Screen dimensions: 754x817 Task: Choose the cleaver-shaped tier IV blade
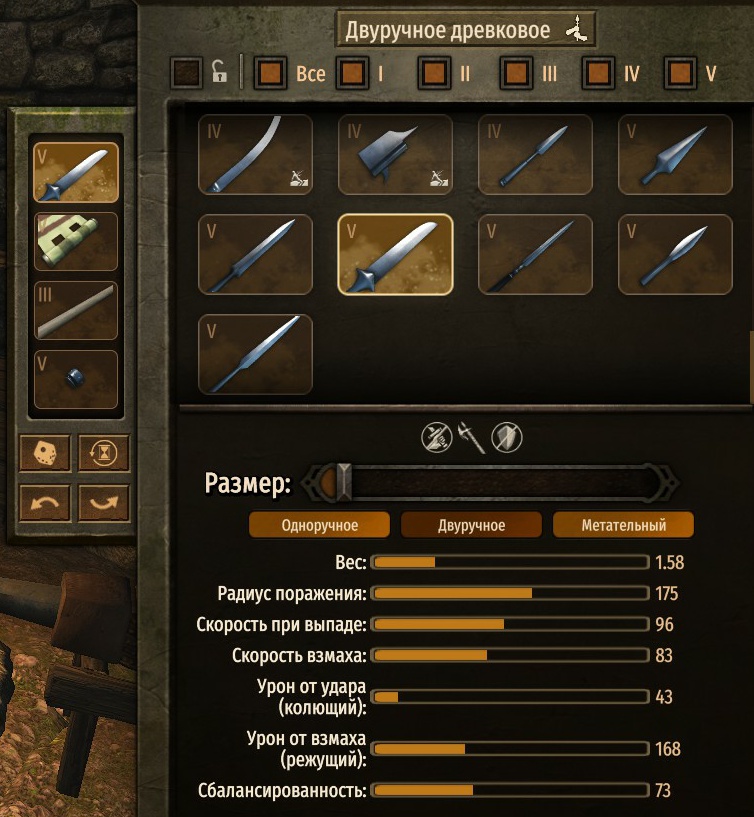click(x=395, y=154)
